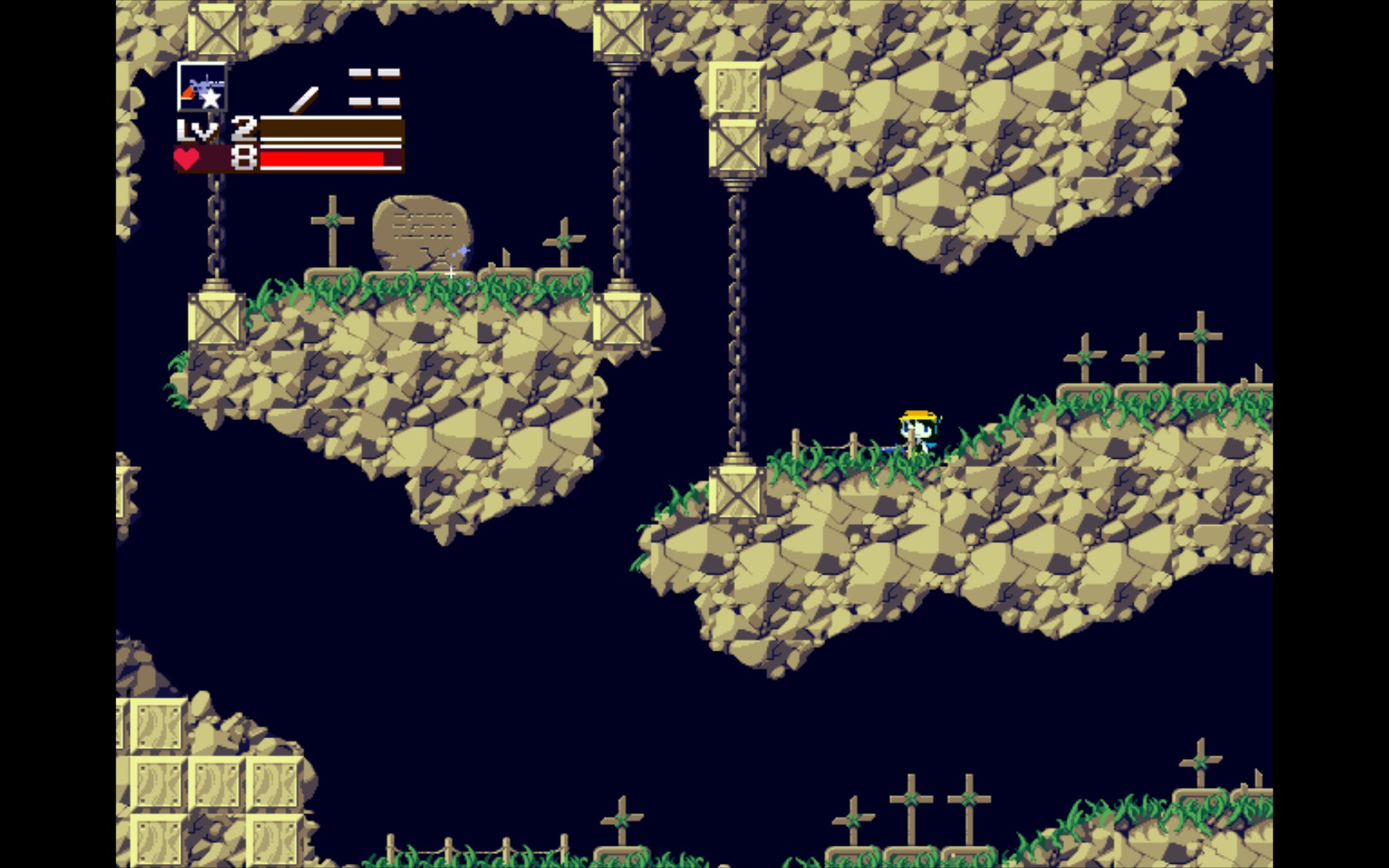This screenshot has width=1389, height=868.
Task: Click the large gravestone sign with text
Action: (422, 227)
